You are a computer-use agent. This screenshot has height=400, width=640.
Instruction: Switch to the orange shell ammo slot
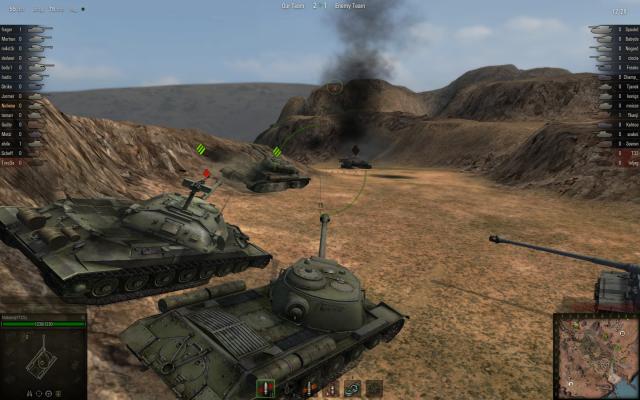[307, 388]
